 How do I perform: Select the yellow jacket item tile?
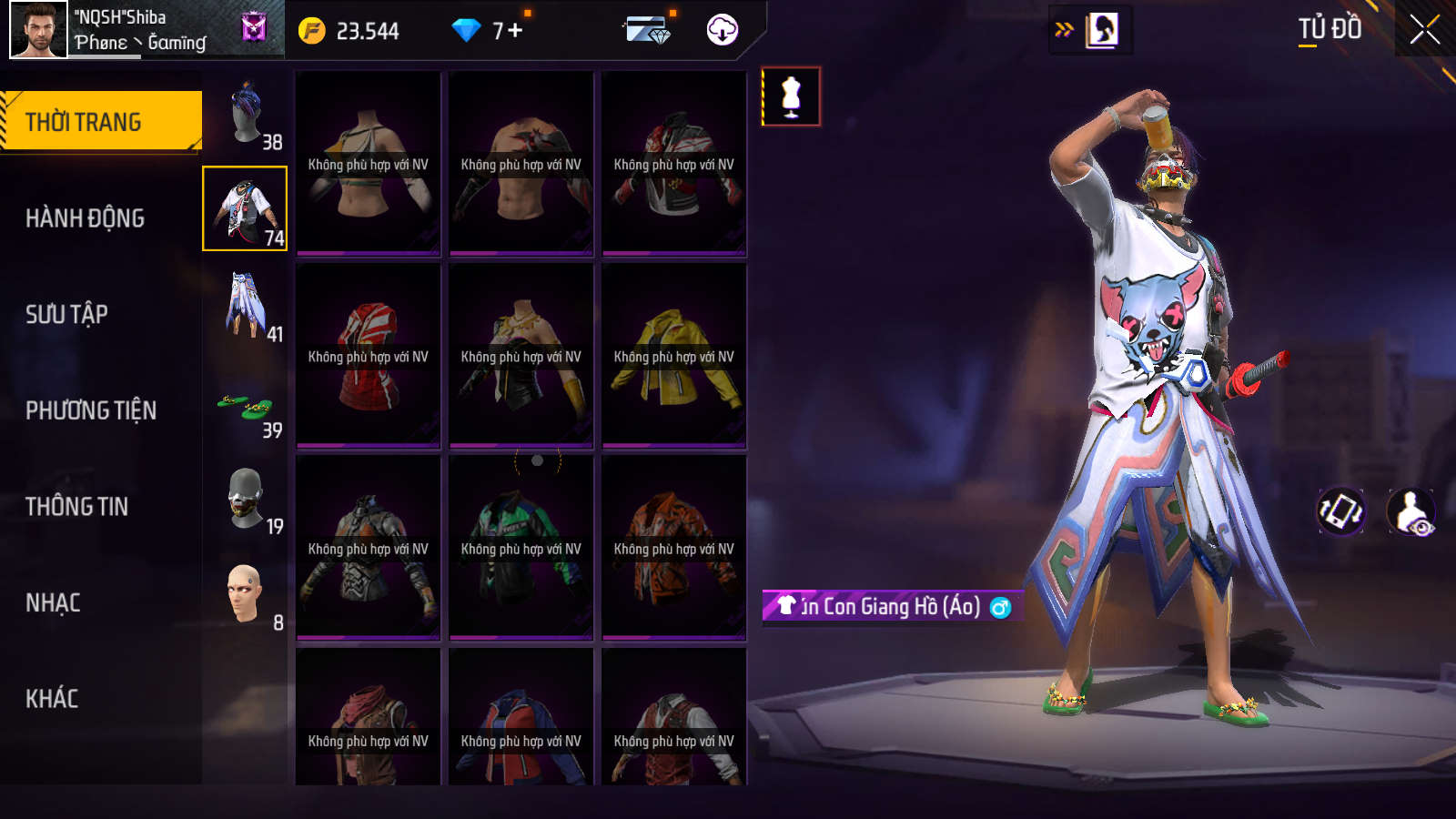pos(673,357)
